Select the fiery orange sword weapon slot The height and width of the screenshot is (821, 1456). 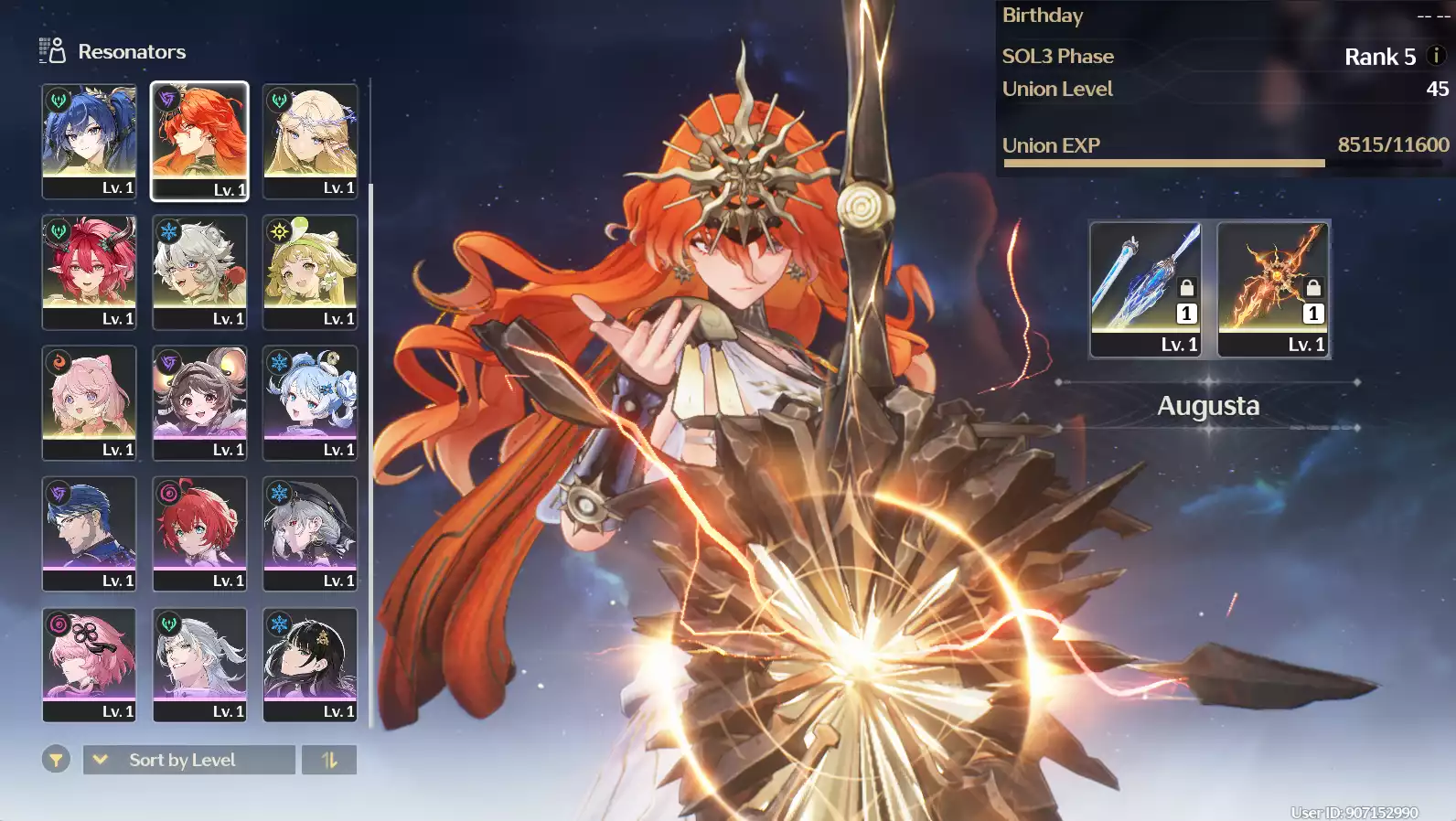point(1273,288)
